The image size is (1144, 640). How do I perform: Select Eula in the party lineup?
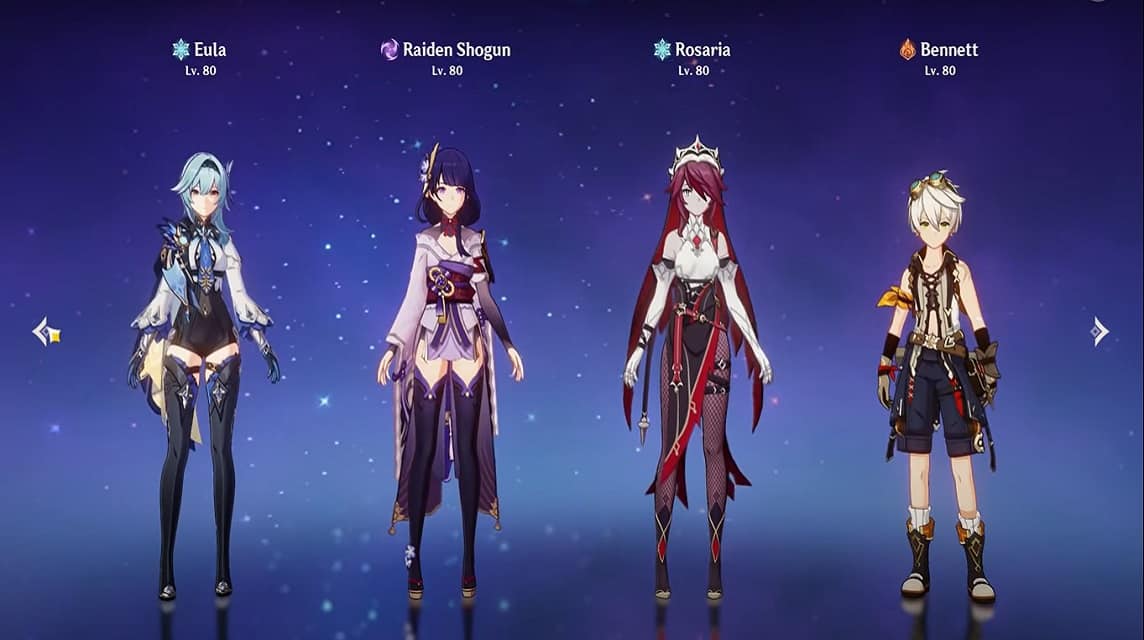click(202, 370)
